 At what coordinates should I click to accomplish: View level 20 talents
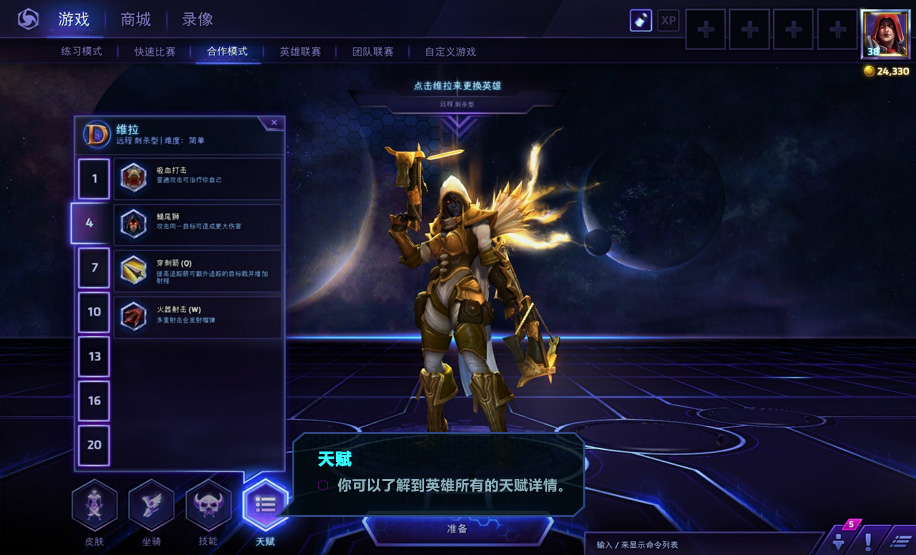[x=94, y=445]
